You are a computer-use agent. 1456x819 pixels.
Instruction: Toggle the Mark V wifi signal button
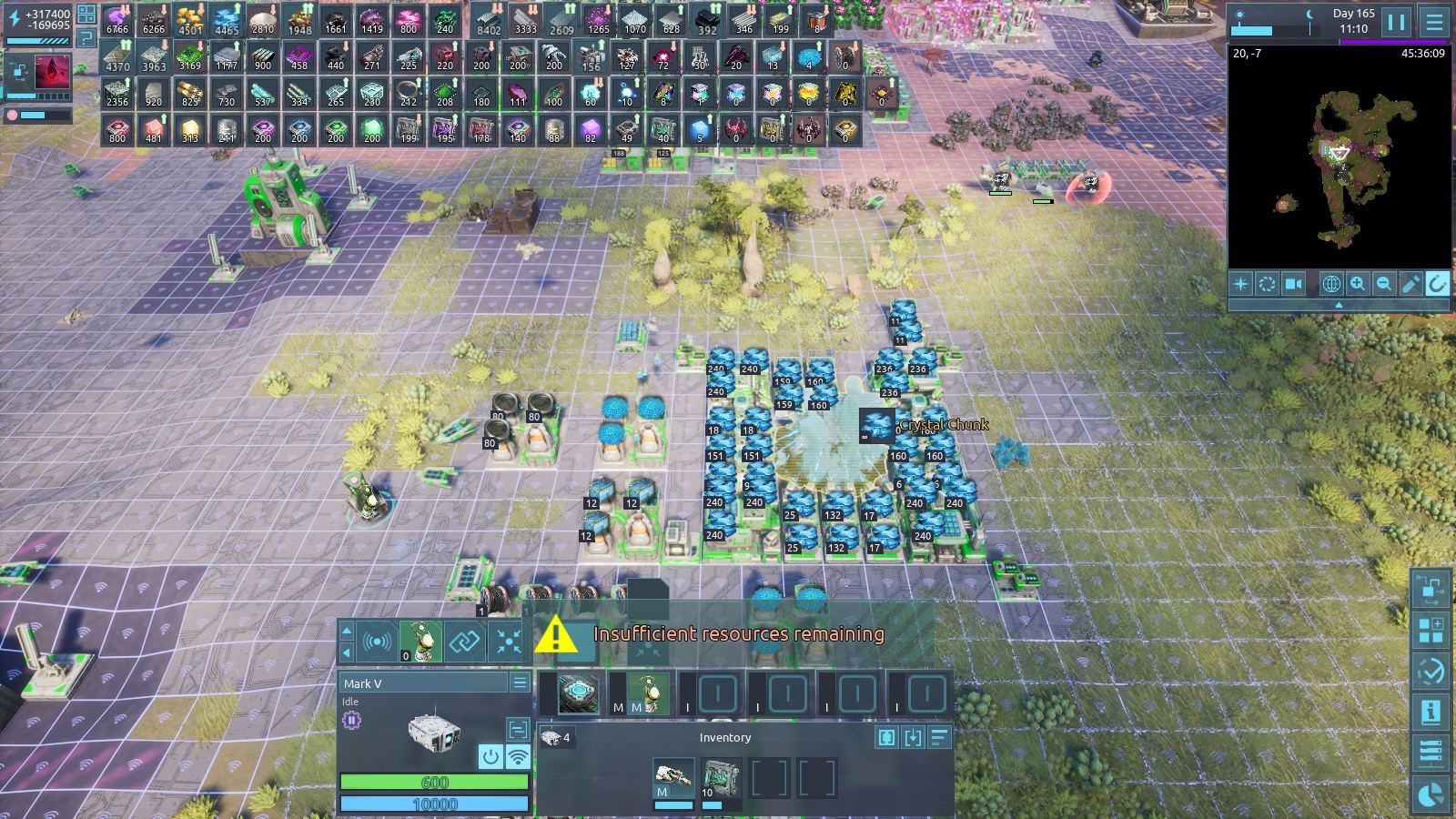pyautogui.click(x=518, y=756)
